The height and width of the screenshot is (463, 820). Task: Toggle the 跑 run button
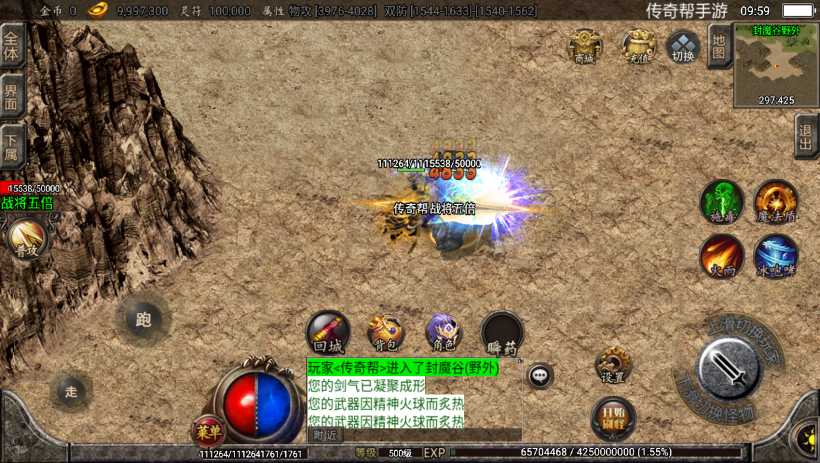click(x=142, y=320)
